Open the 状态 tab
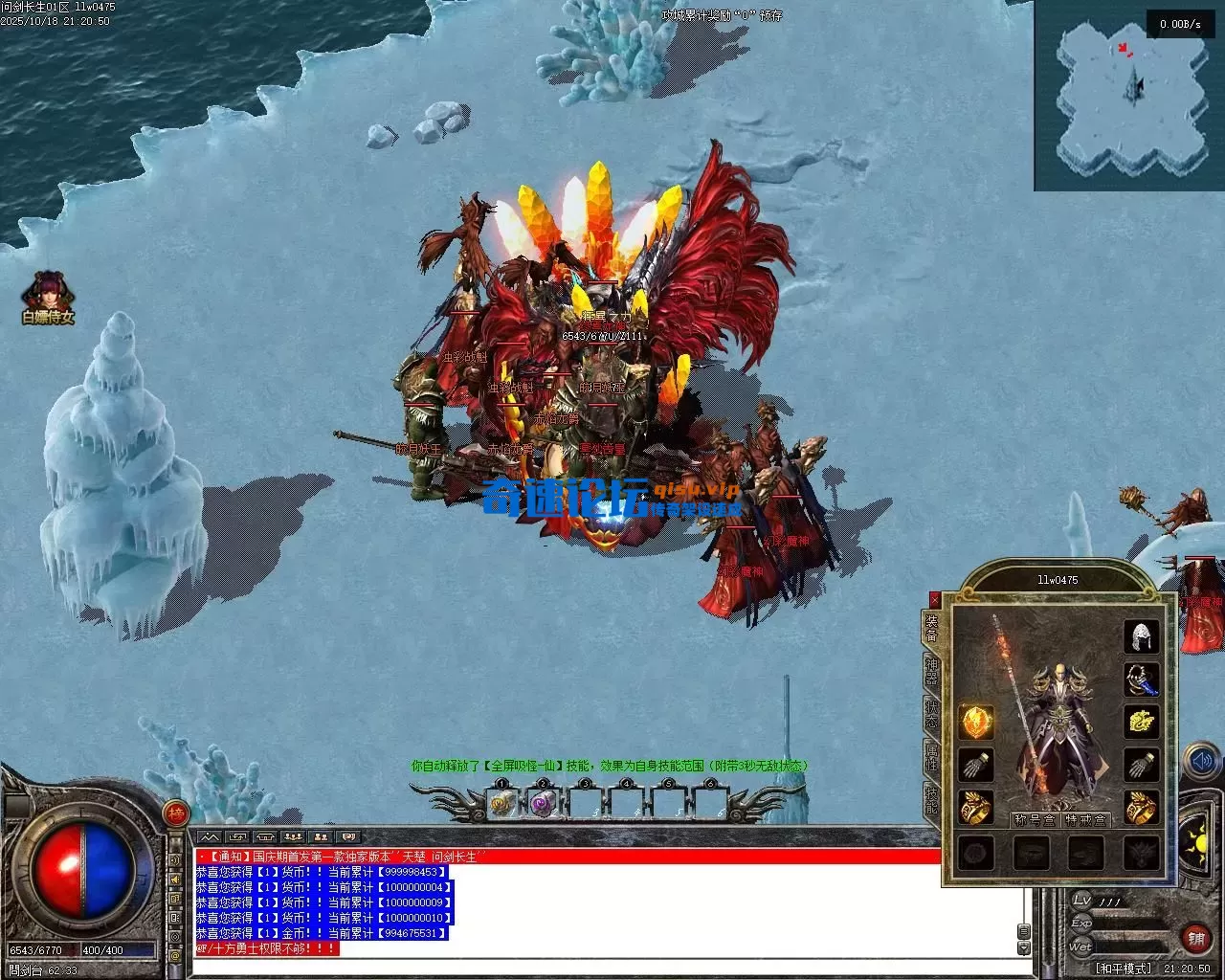The image size is (1225, 980). tap(931, 715)
